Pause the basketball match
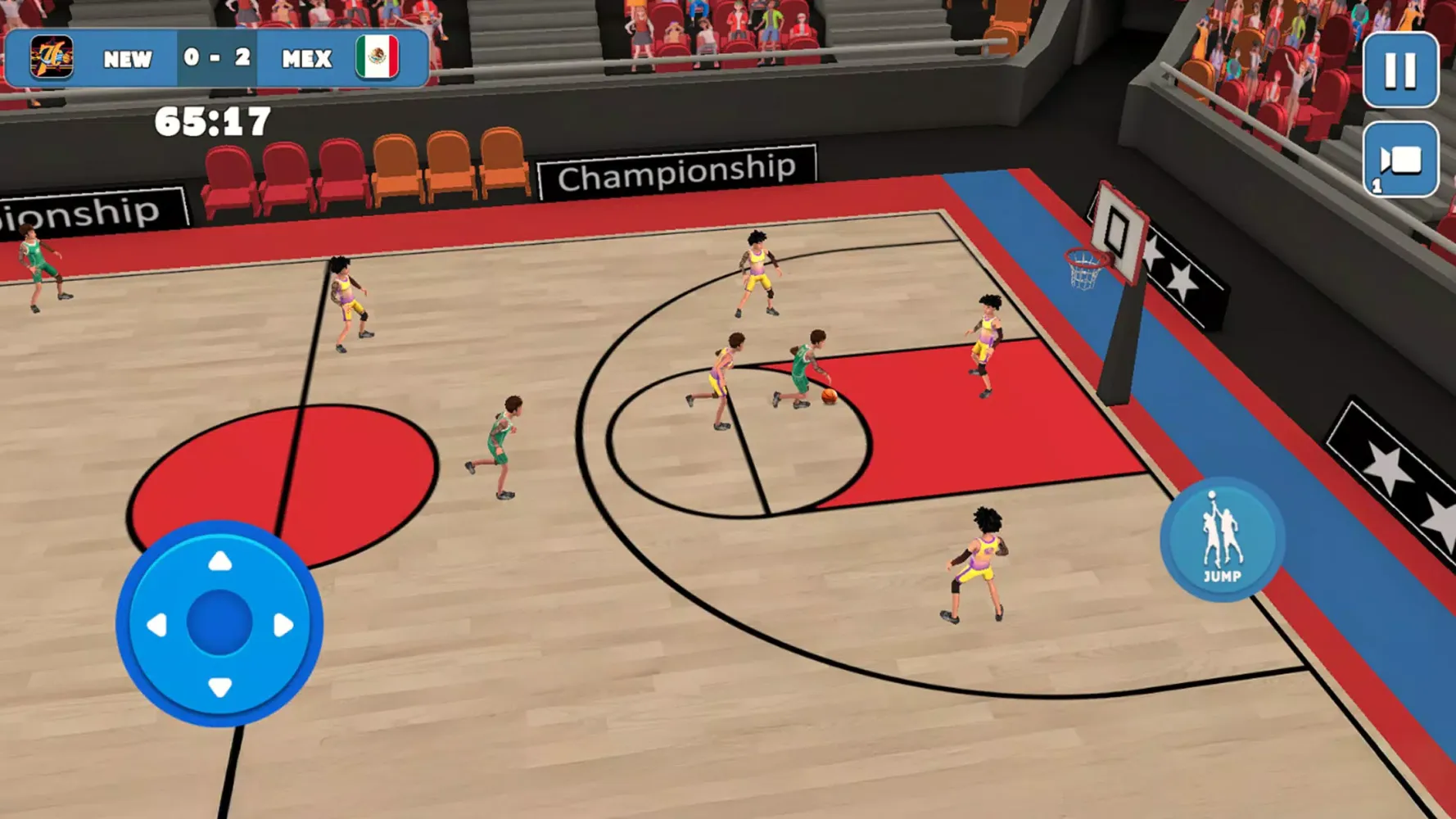This screenshot has width=1456, height=819. 1400,70
